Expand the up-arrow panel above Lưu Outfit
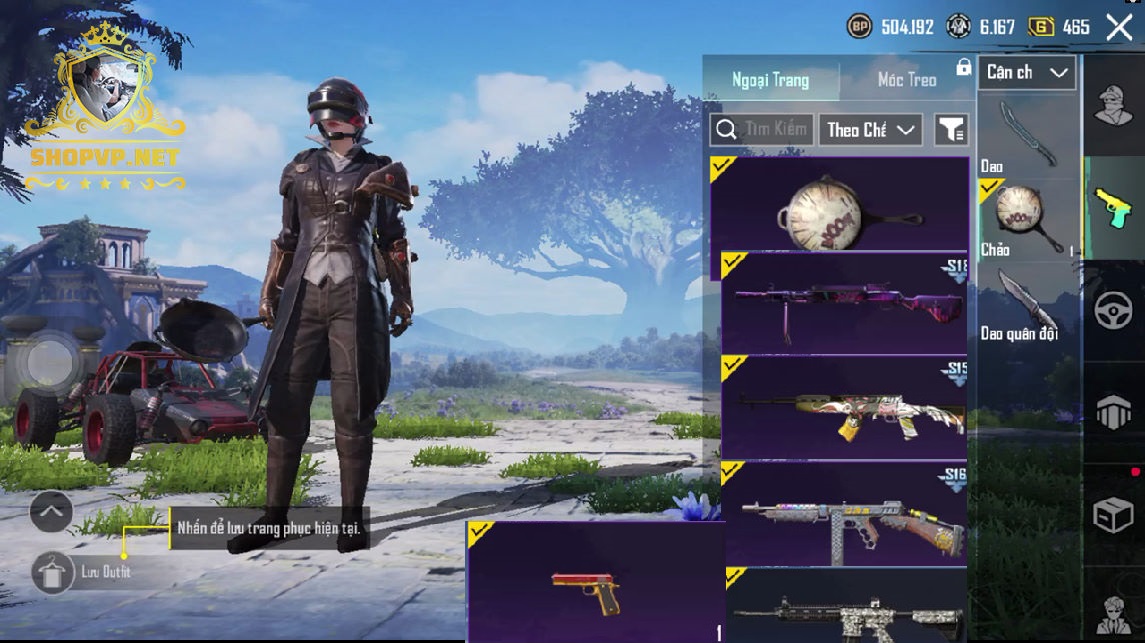This screenshot has height=643, width=1145. pos(51,513)
